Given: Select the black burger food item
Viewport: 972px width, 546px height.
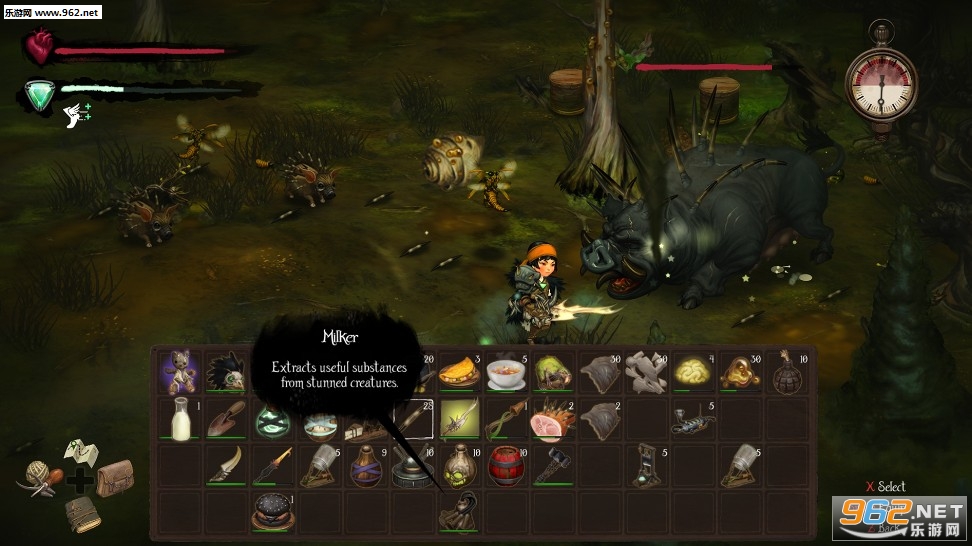Looking at the screenshot, I should click(x=273, y=510).
